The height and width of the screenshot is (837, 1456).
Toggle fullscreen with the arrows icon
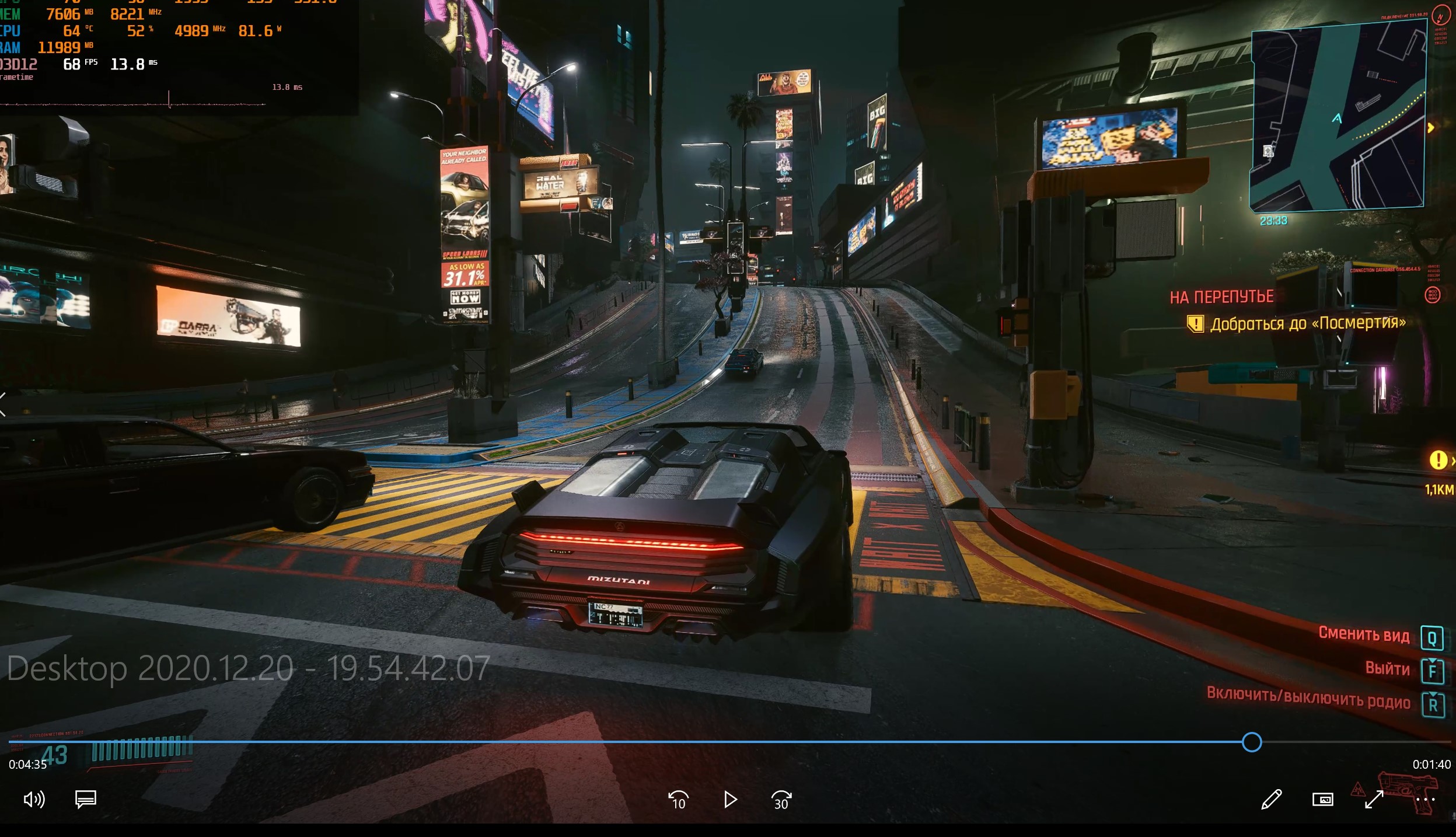tap(1374, 800)
